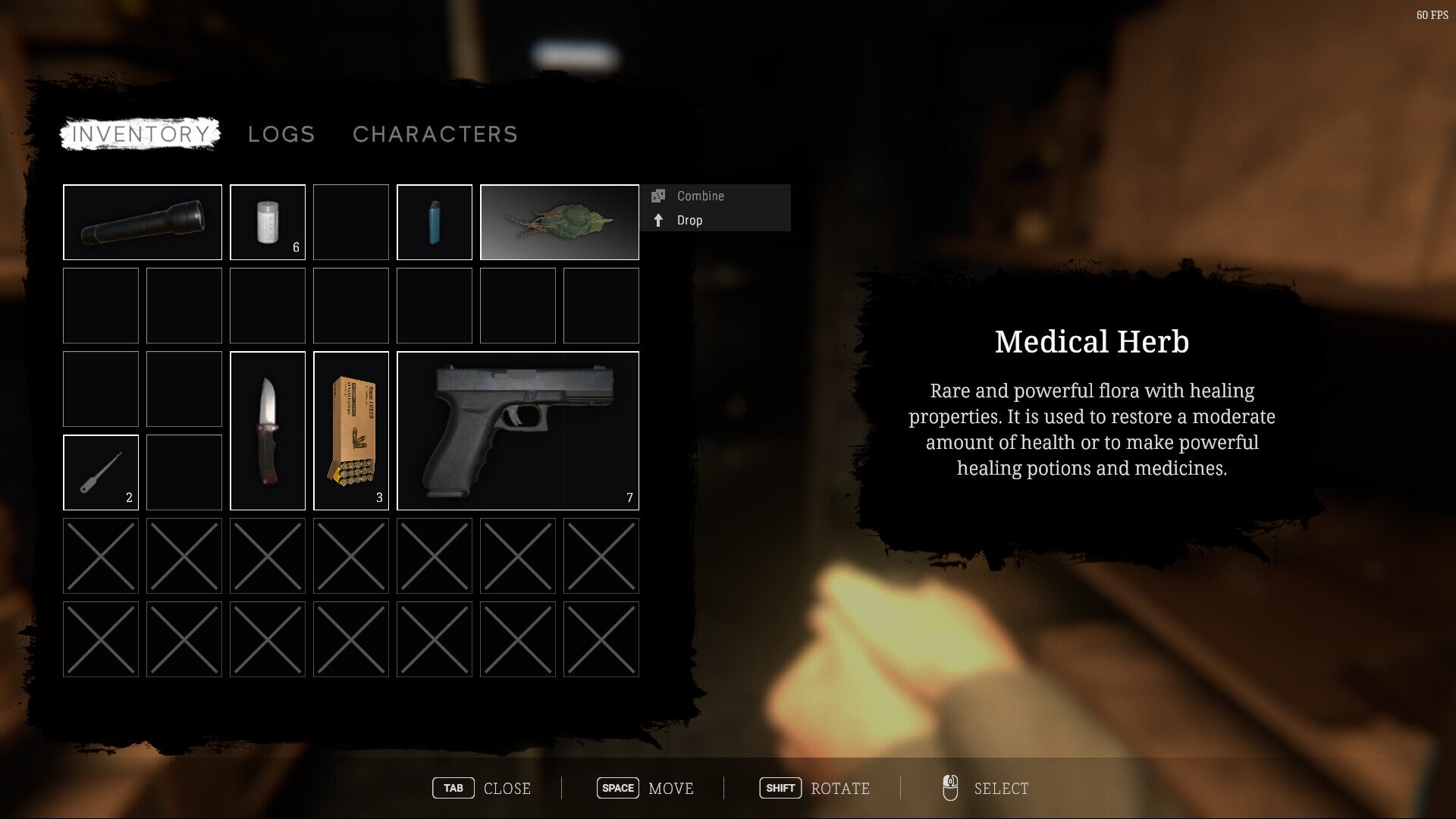Drop the Medical Herb

point(689,220)
